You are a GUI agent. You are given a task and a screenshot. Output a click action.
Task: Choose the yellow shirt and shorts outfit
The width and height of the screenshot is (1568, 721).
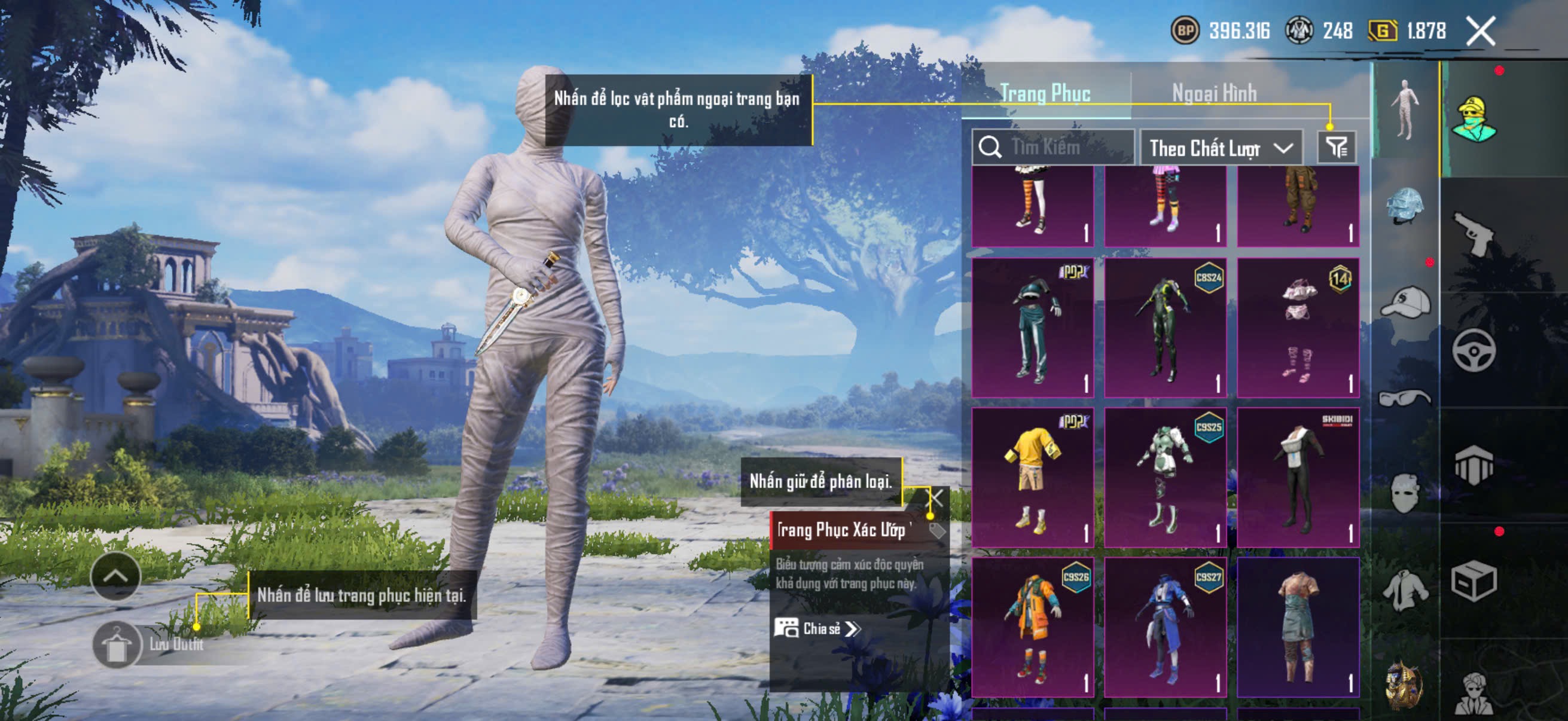point(1032,478)
